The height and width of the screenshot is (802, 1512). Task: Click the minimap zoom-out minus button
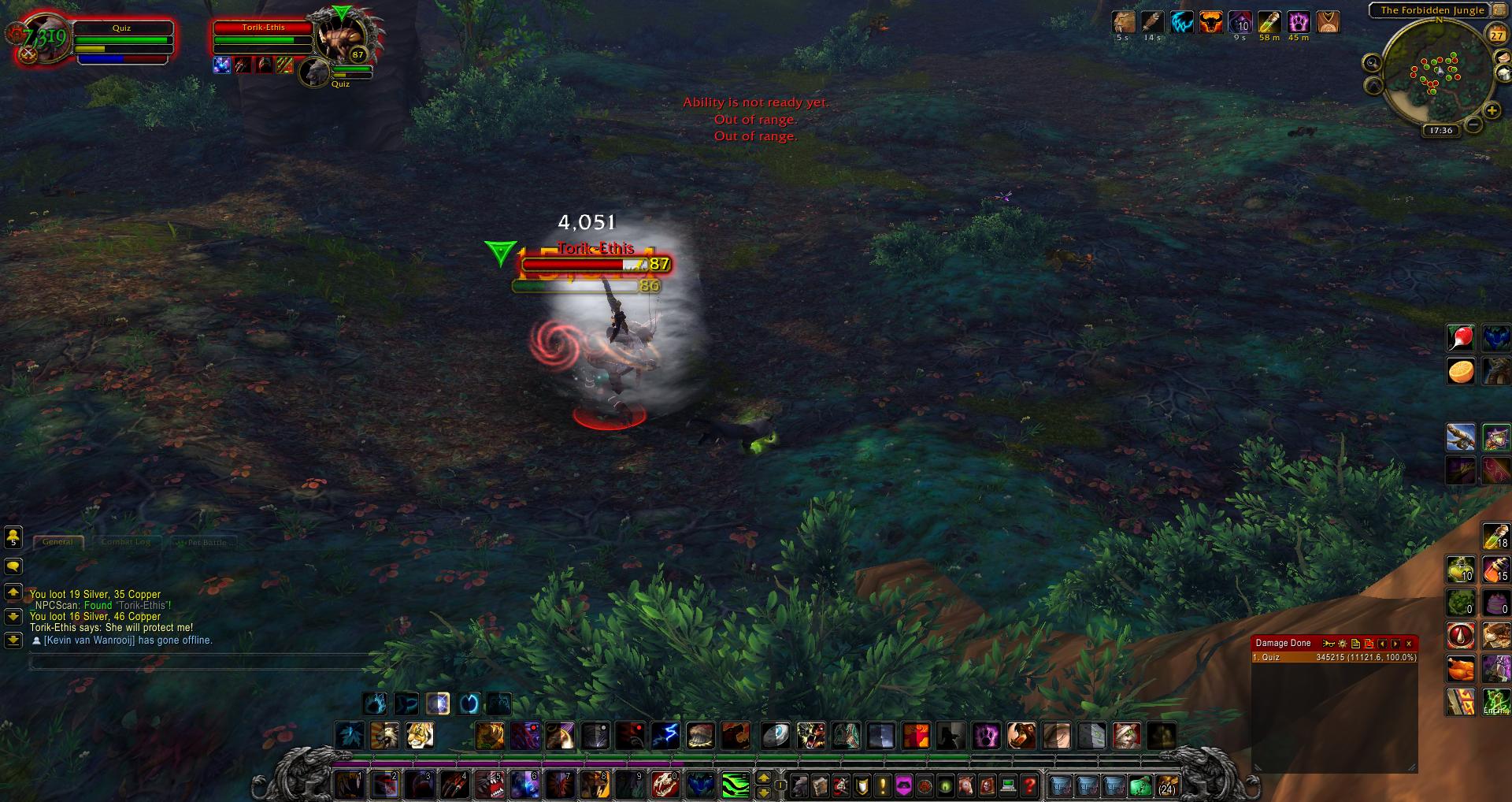point(1473,124)
